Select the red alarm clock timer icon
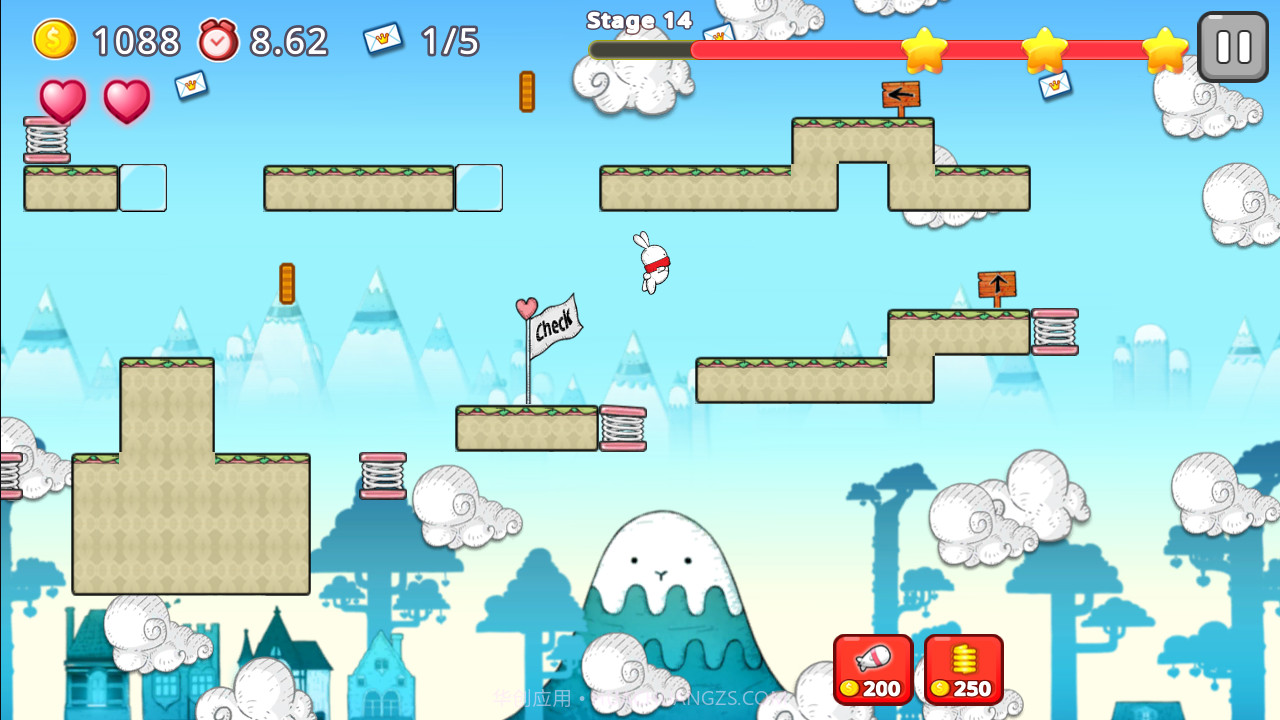The height and width of the screenshot is (720, 1280). (218, 40)
